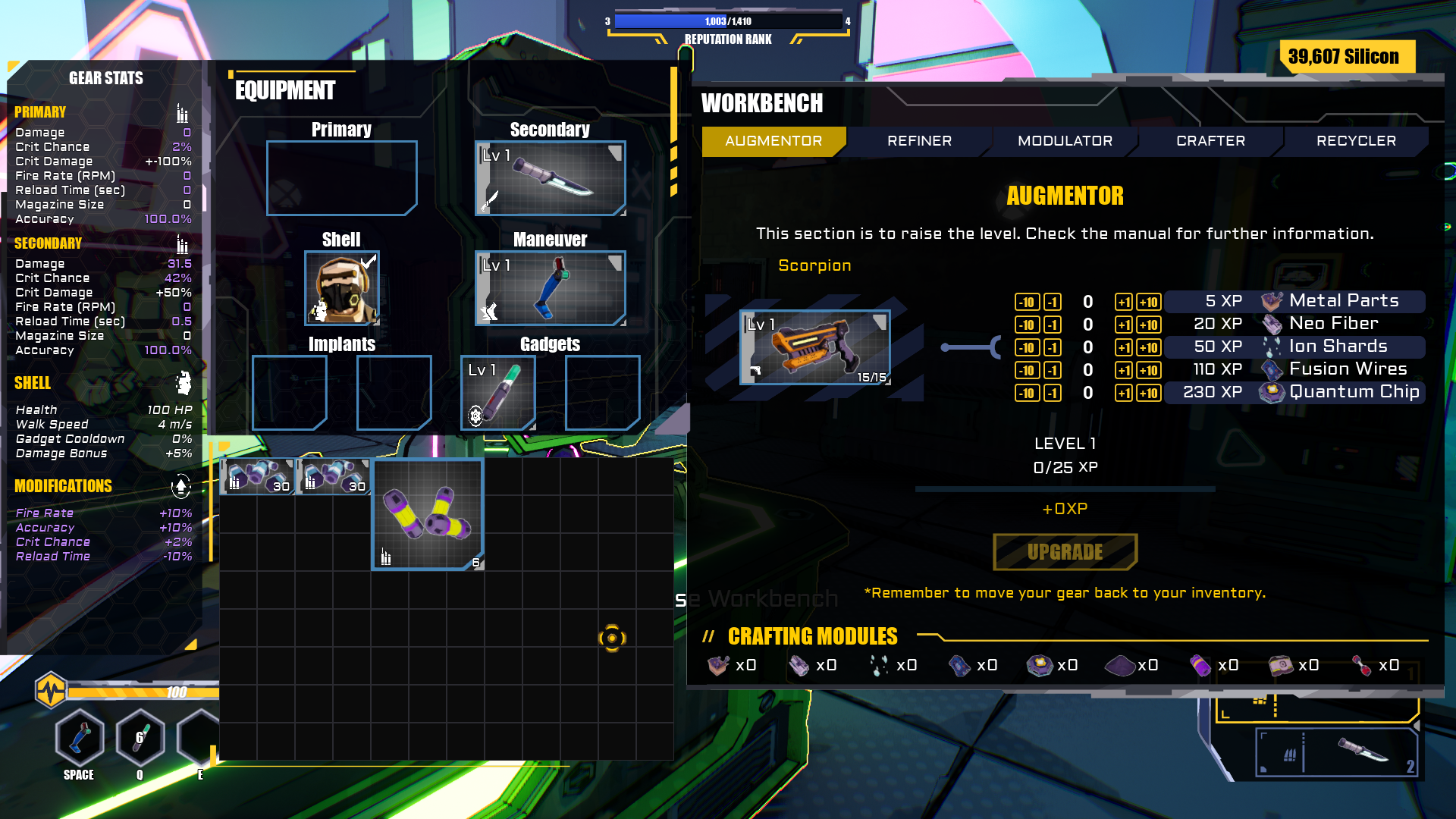Add one Metal Parts with +1
The height and width of the screenshot is (819, 1456).
(x=1123, y=302)
